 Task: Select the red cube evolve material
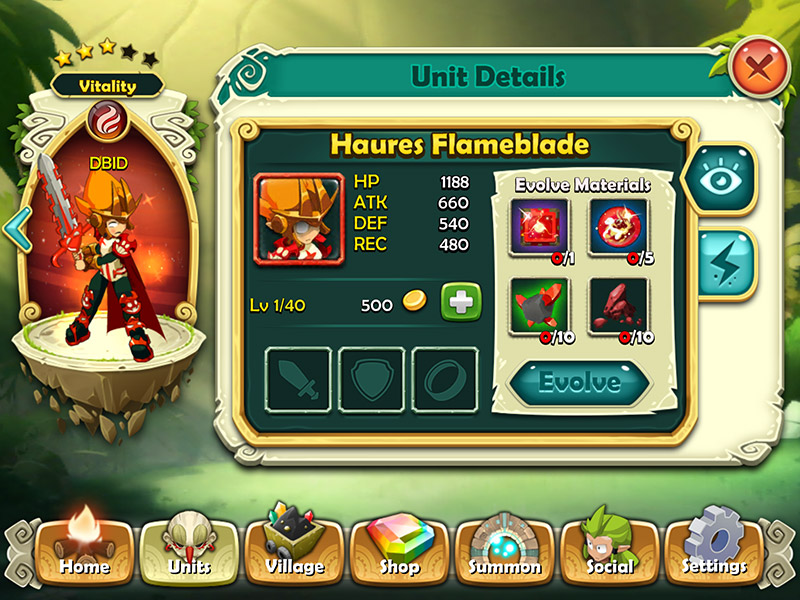click(539, 225)
